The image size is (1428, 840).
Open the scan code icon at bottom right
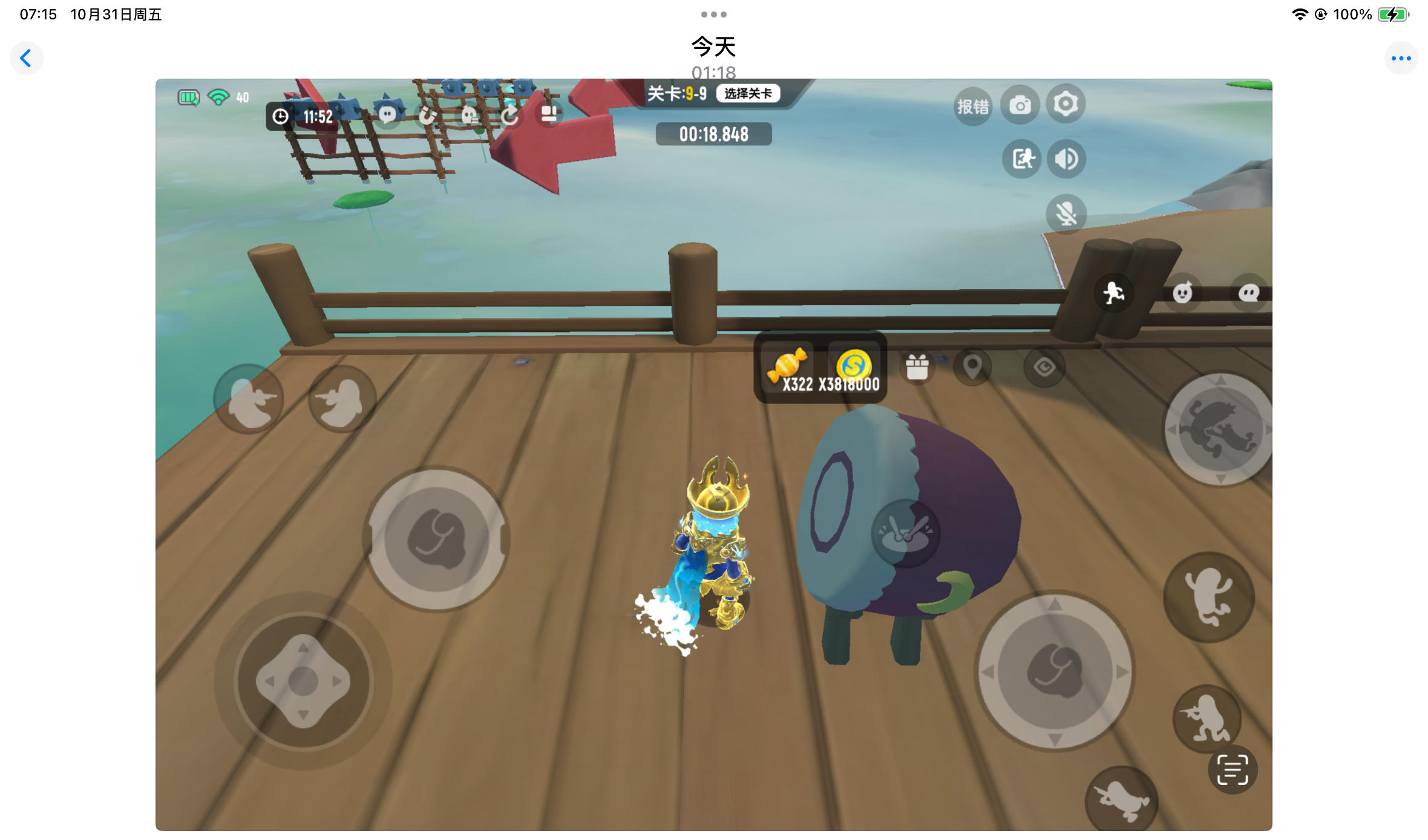click(x=1232, y=769)
